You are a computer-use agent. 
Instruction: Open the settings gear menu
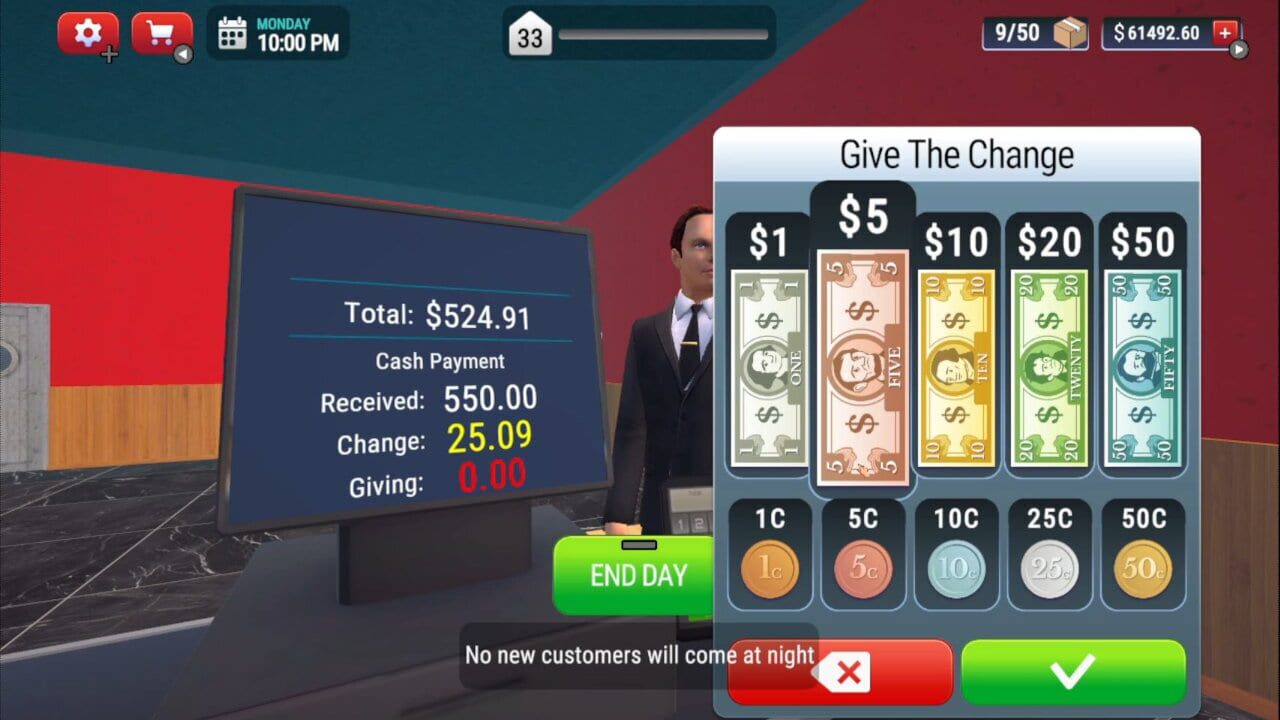[x=87, y=32]
